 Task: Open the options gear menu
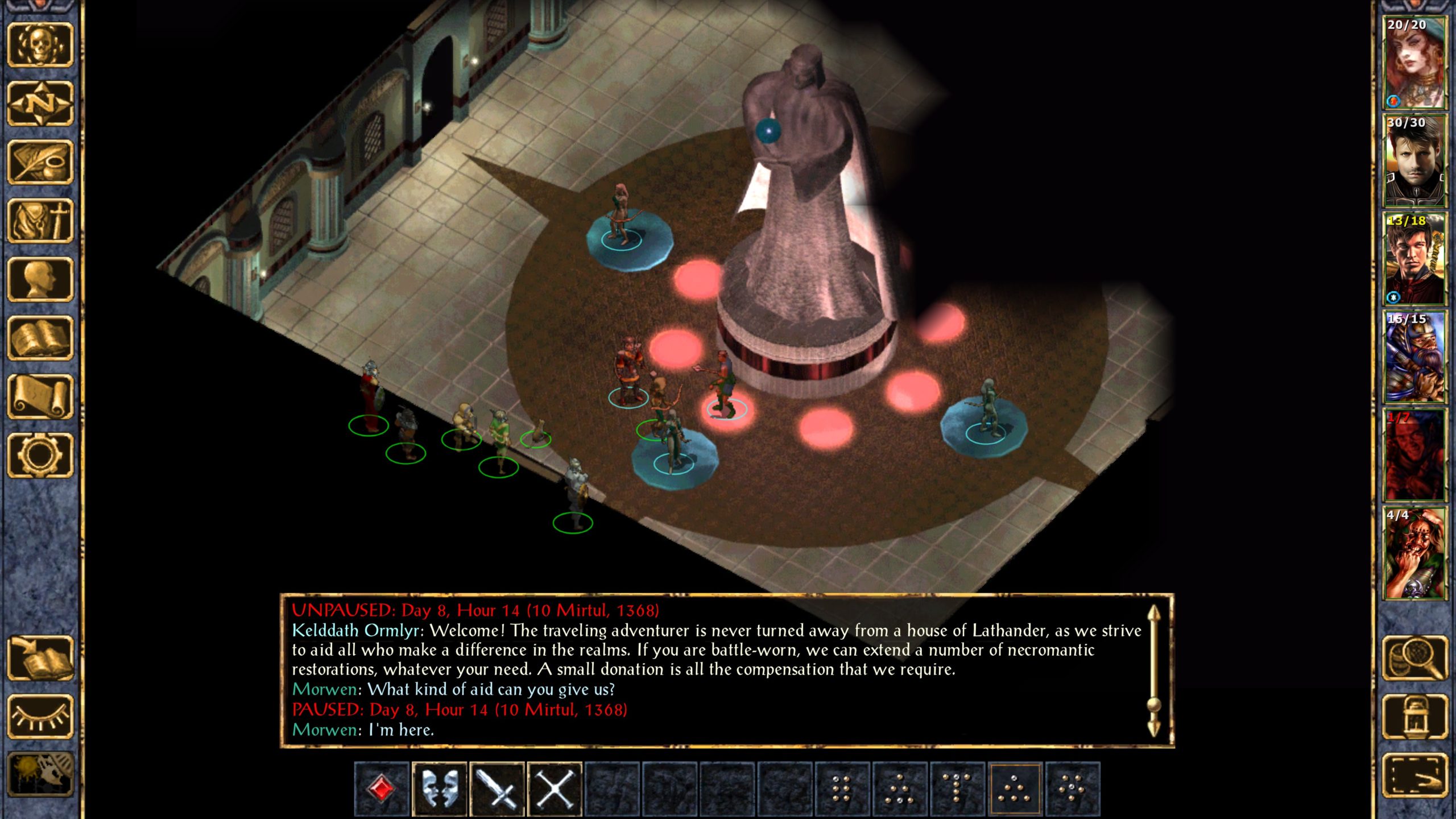pyautogui.click(x=40, y=455)
